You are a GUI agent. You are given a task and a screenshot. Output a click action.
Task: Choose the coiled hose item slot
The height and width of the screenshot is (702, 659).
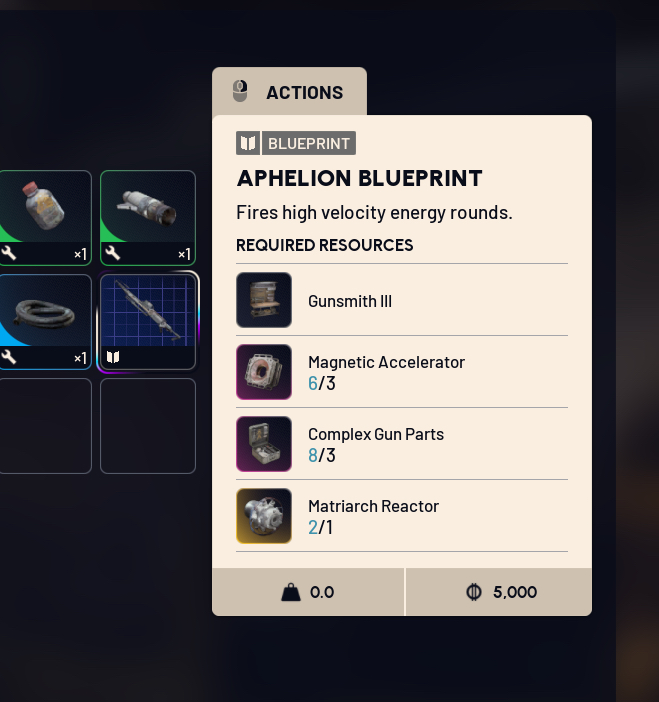coord(45,321)
